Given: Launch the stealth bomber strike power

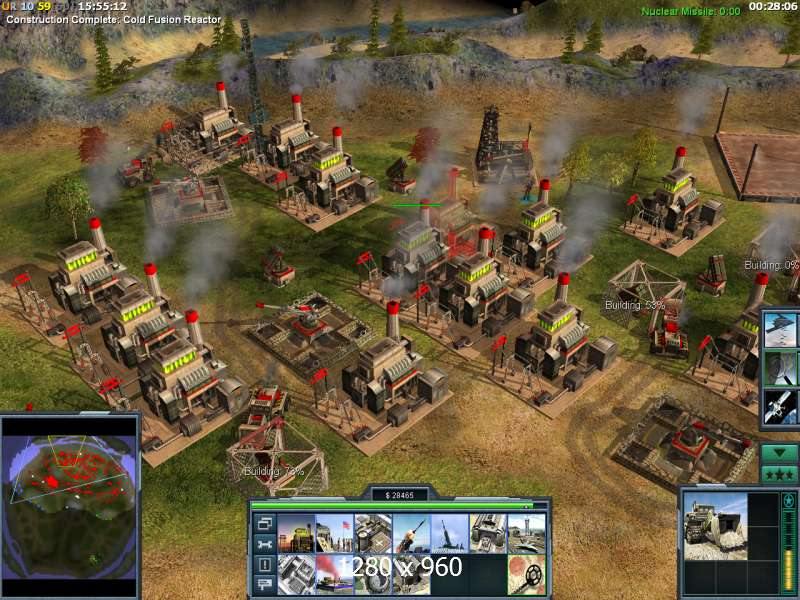Looking at the screenshot, I should click(x=780, y=329).
